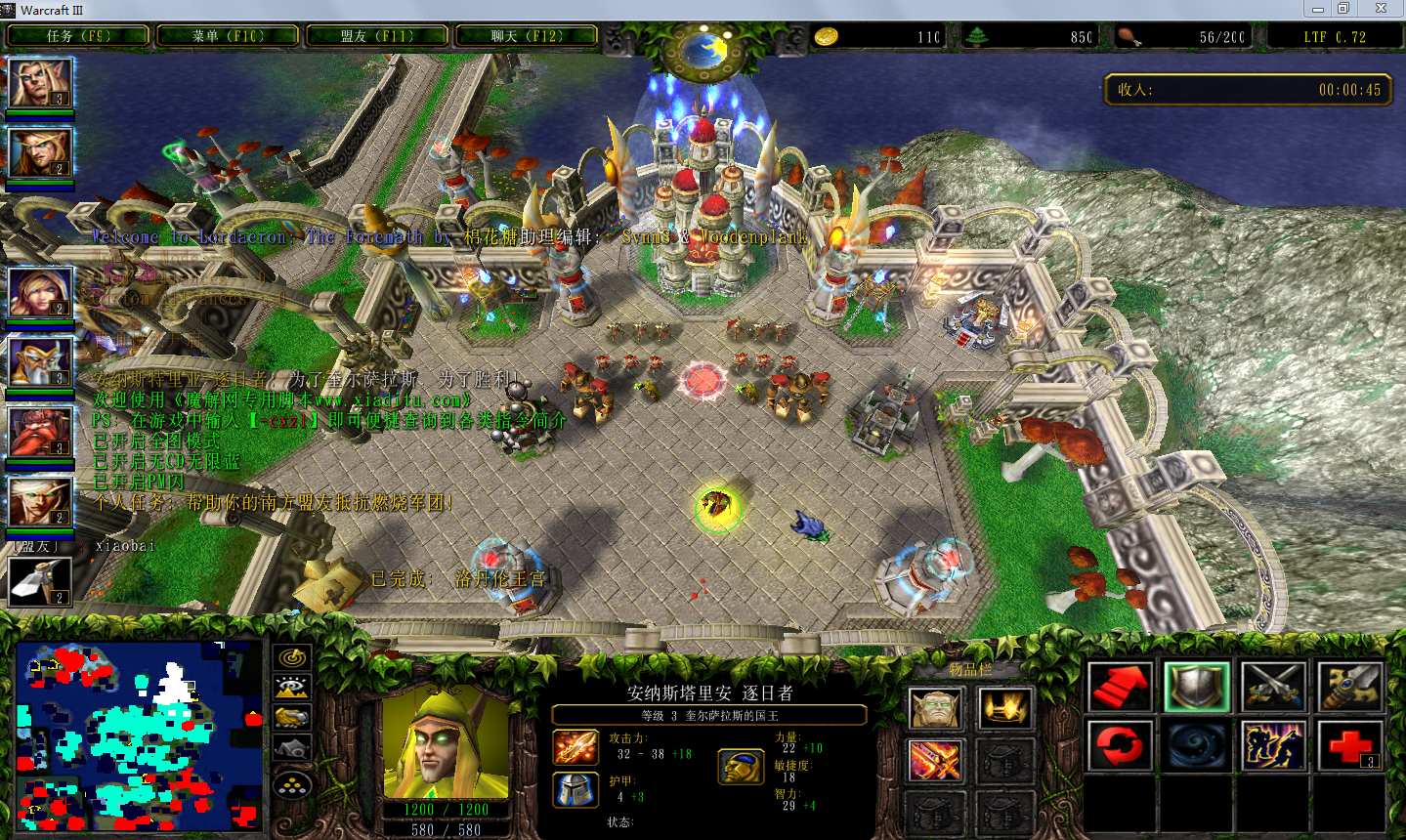Use the red circular arrows ability

tap(1120, 746)
